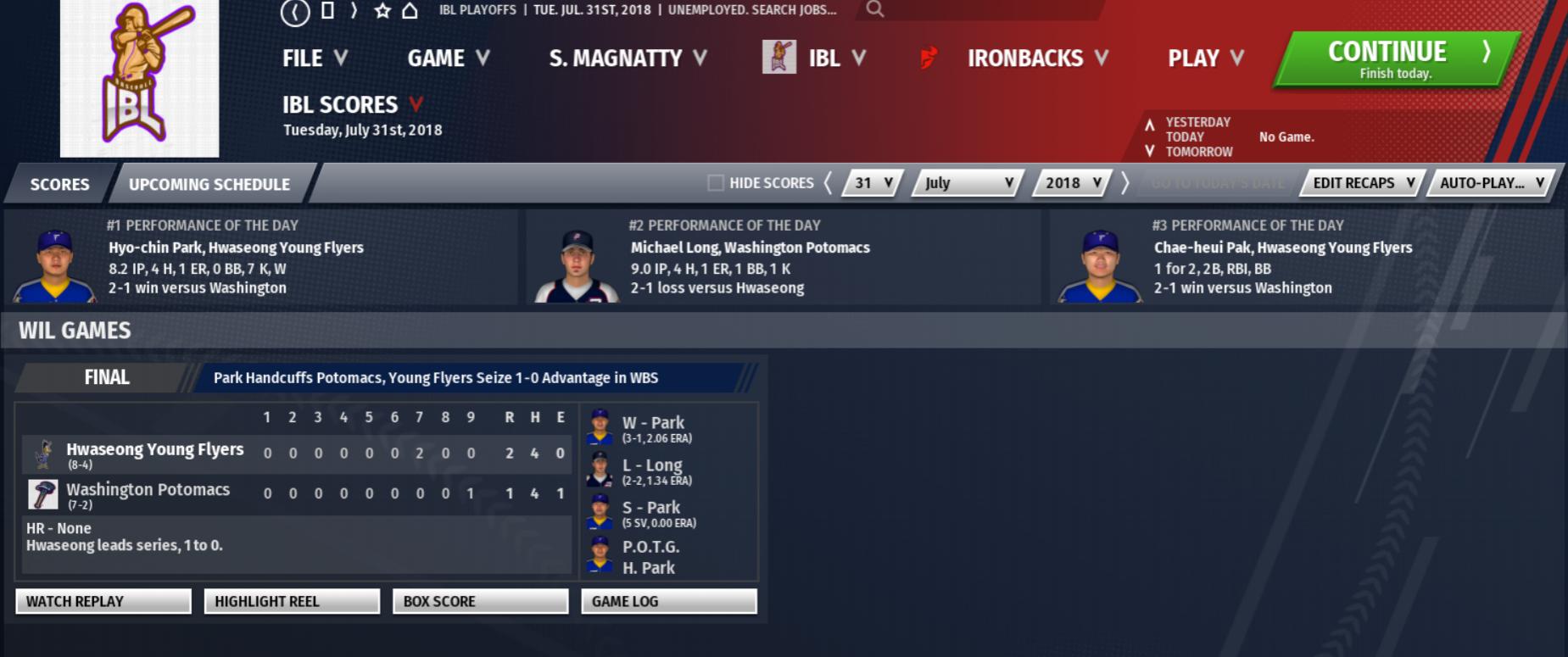
Task: Open the Auto-Play dropdown
Action: (1492, 183)
